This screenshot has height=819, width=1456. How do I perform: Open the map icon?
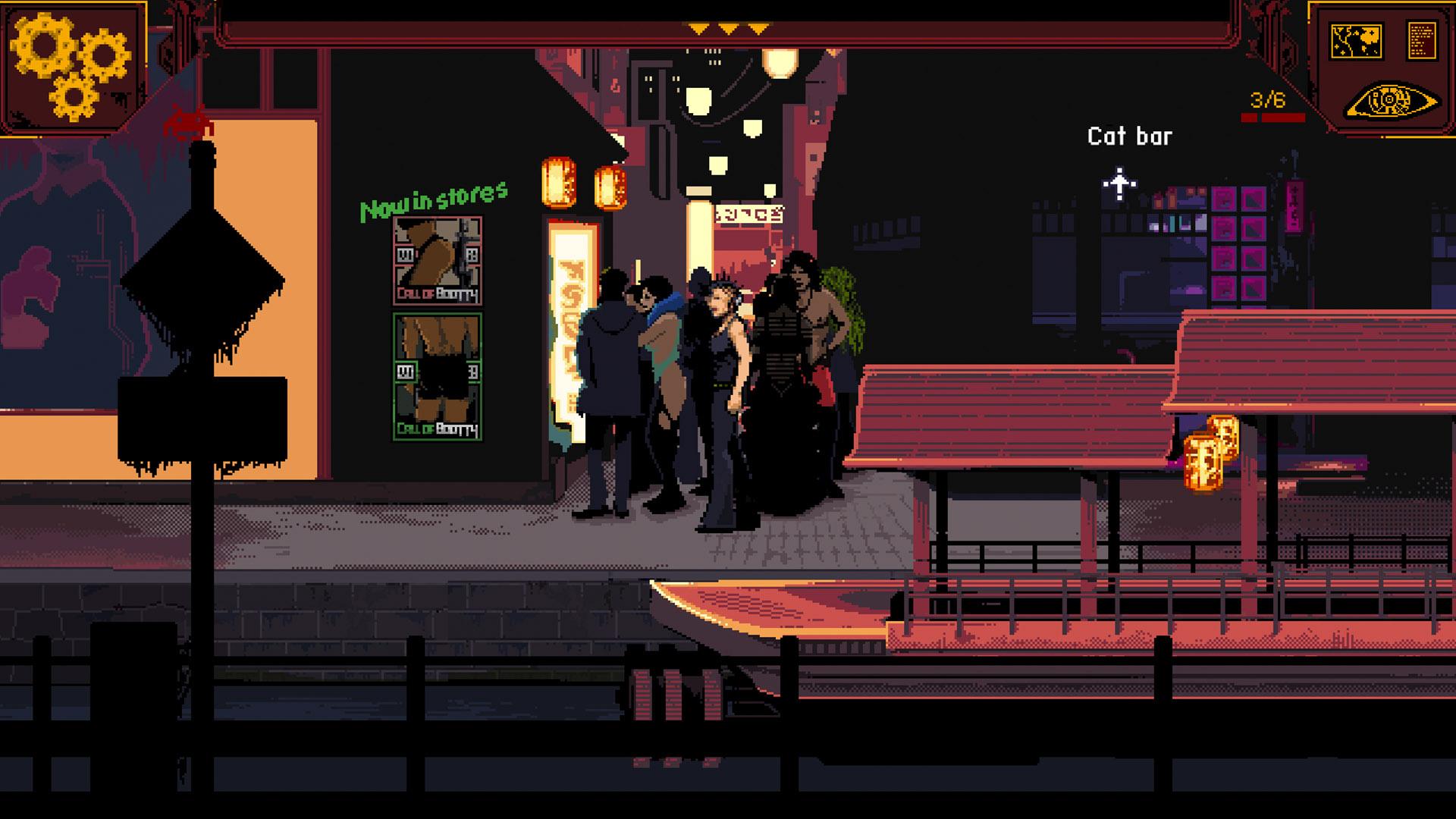[1356, 41]
